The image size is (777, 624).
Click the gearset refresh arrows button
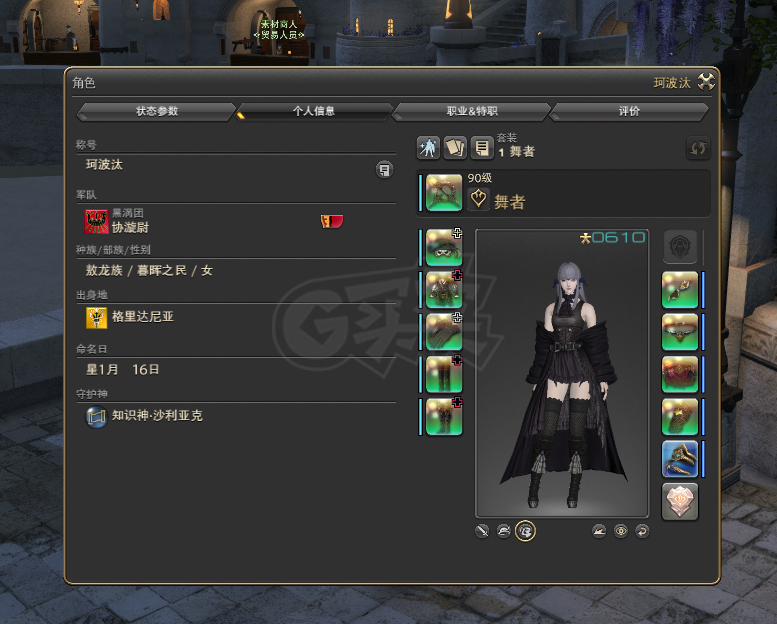point(698,148)
